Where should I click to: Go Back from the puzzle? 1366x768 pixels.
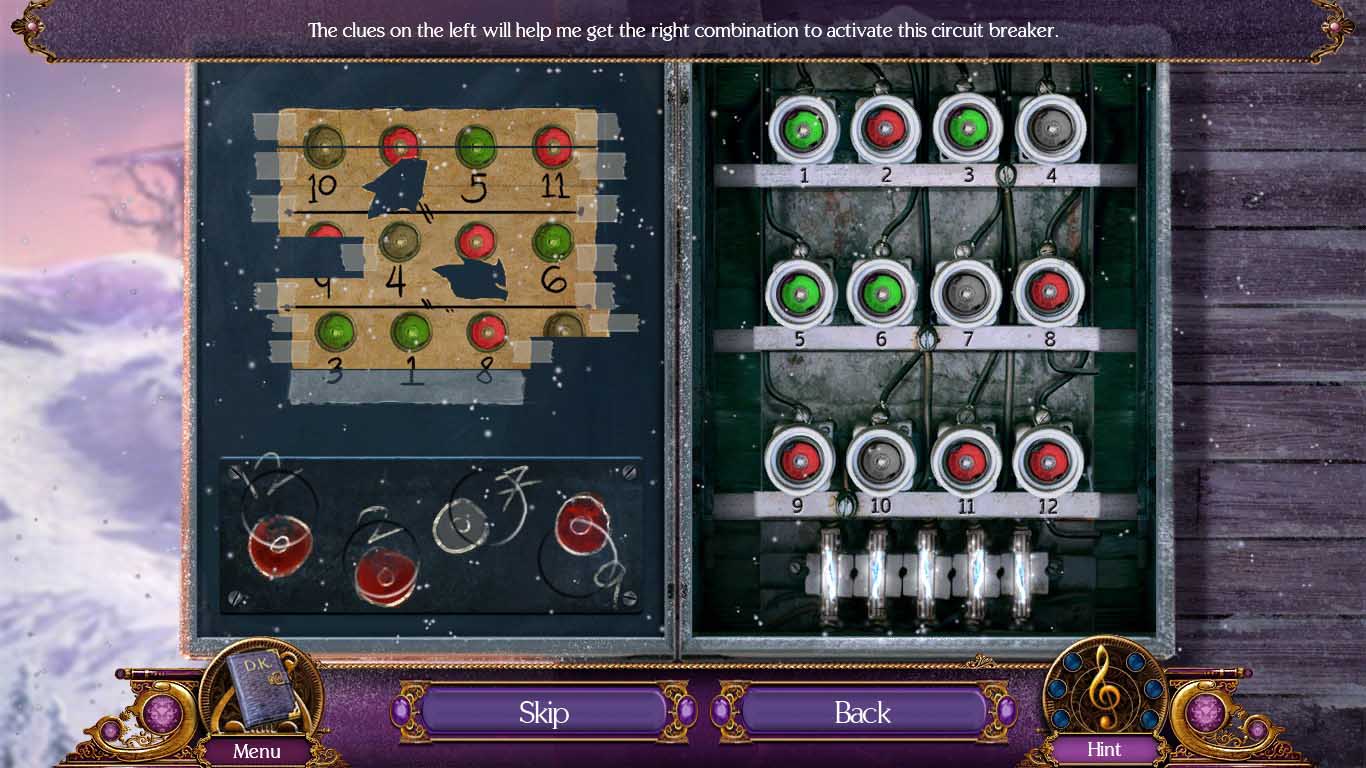862,712
